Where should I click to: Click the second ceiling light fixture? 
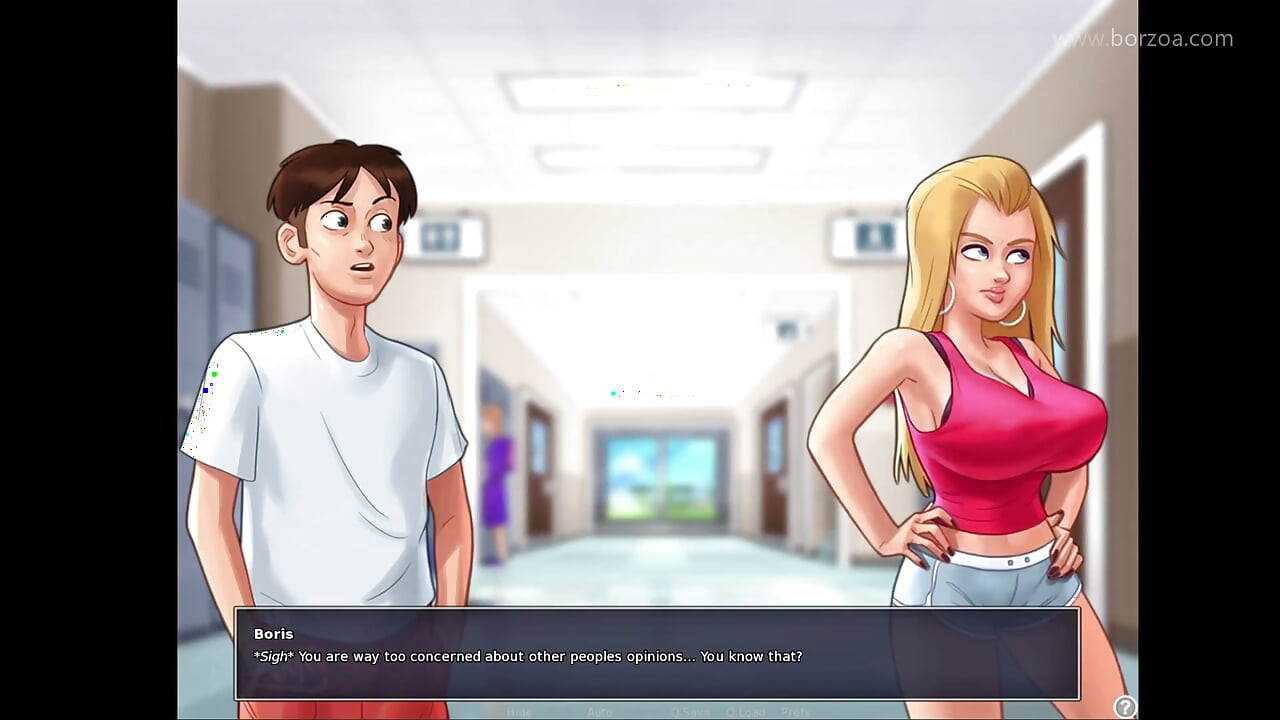(650, 157)
